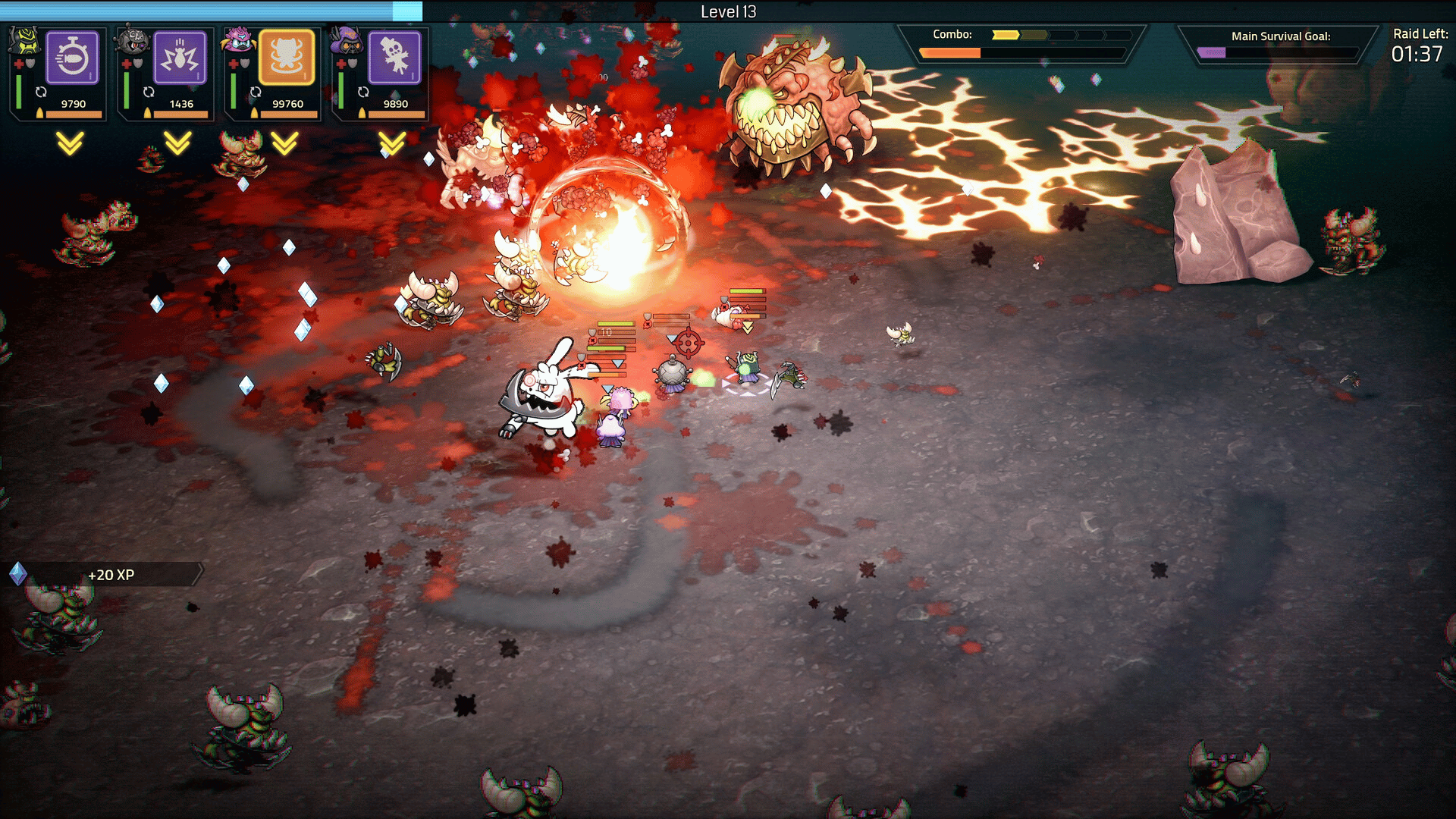
Task: Expand the chevron under the spider hero
Action: [177, 143]
